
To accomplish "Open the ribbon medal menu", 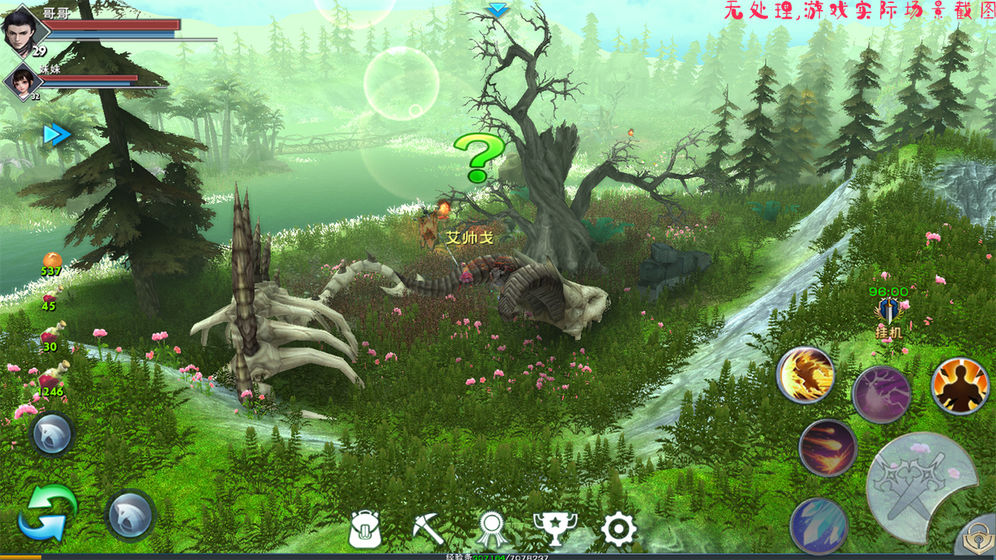I will pos(492,529).
